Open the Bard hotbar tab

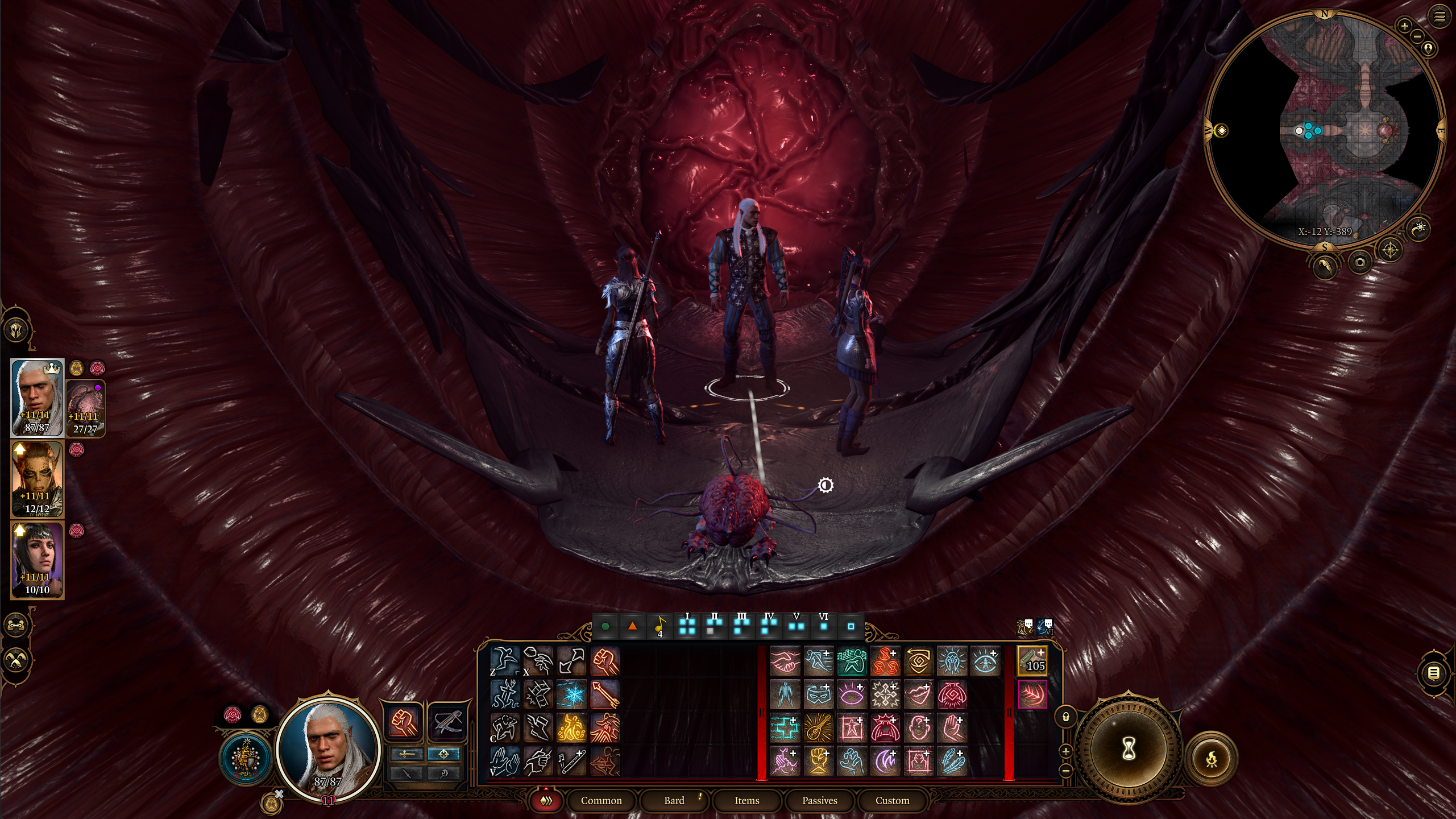click(x=674, y=800)
